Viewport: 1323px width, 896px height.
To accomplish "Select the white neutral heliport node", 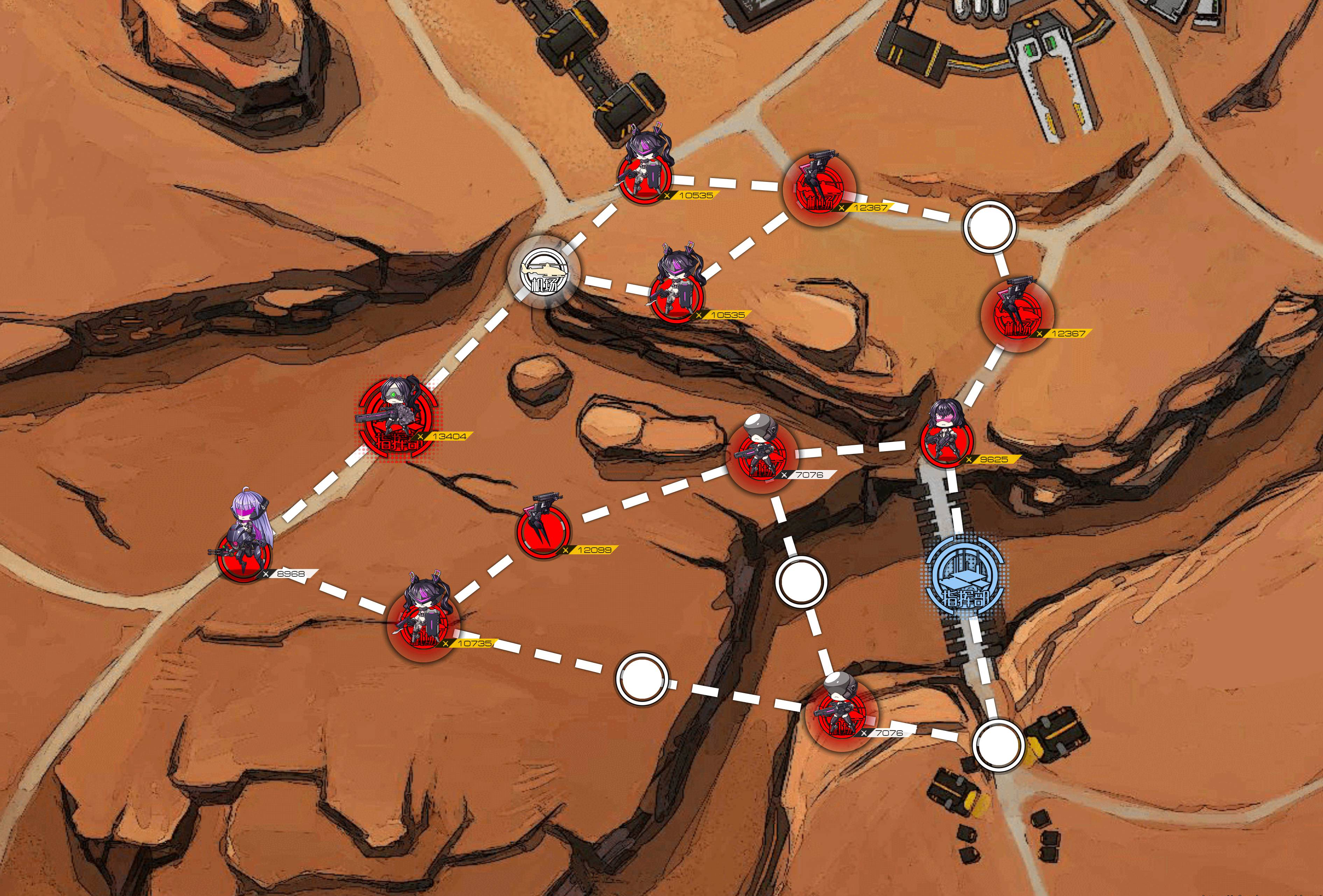I will click(544, 272).
